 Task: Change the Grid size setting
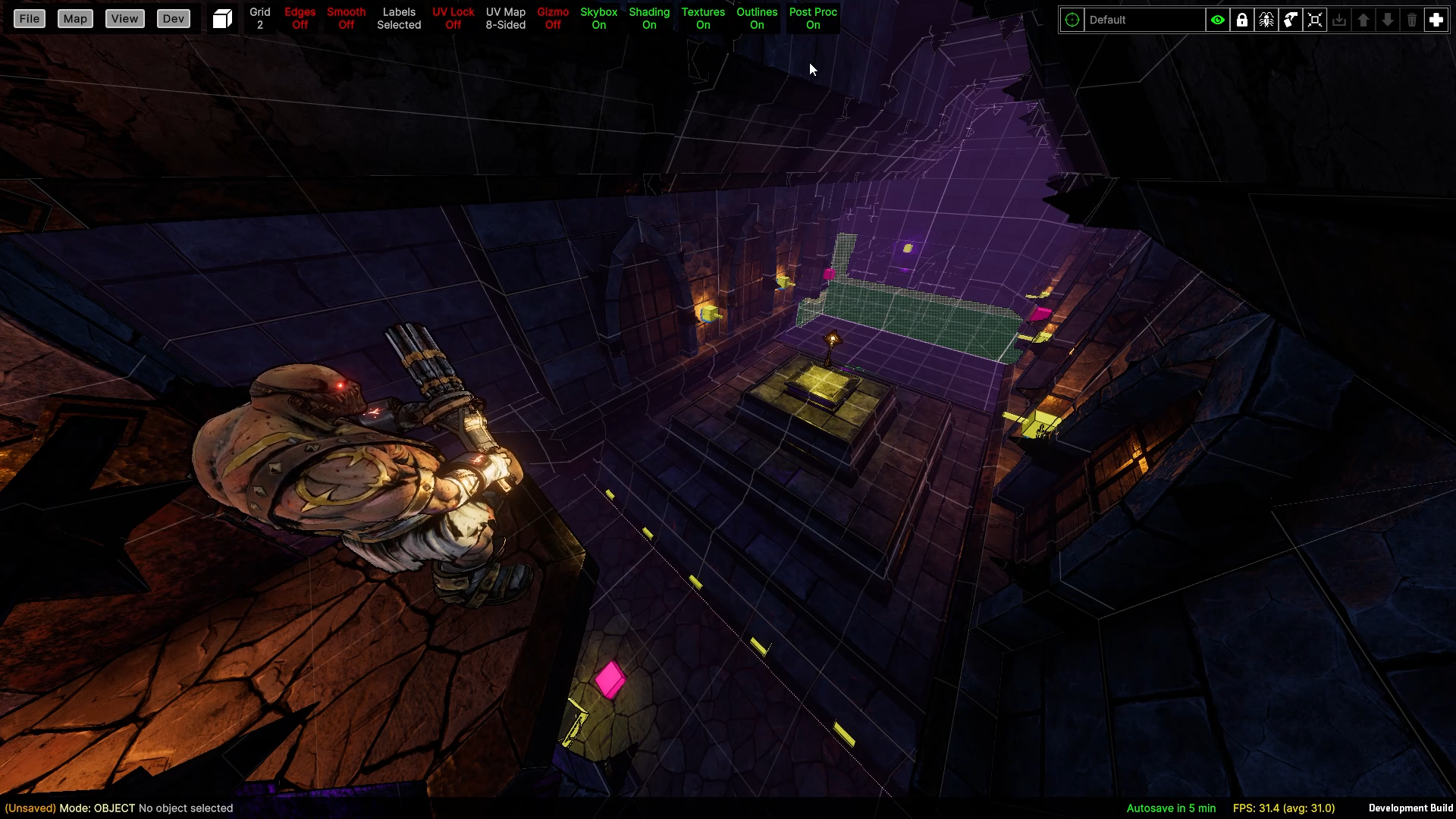pos(260,19)
